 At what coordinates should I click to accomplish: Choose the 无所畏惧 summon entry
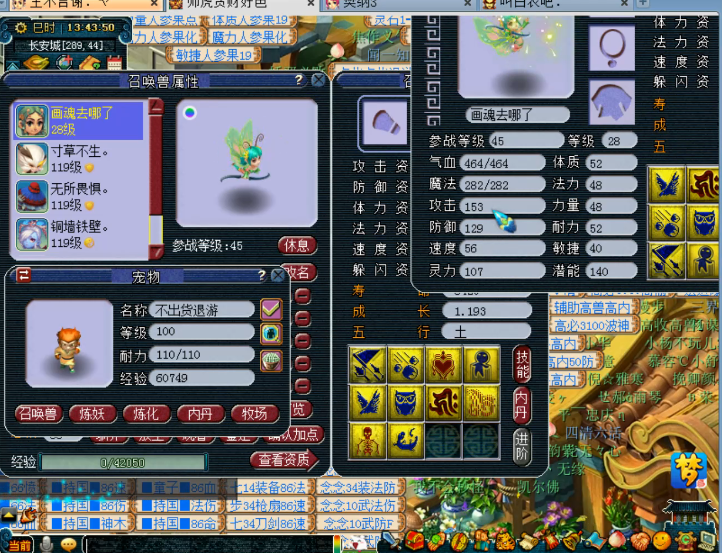click(78, 195)
